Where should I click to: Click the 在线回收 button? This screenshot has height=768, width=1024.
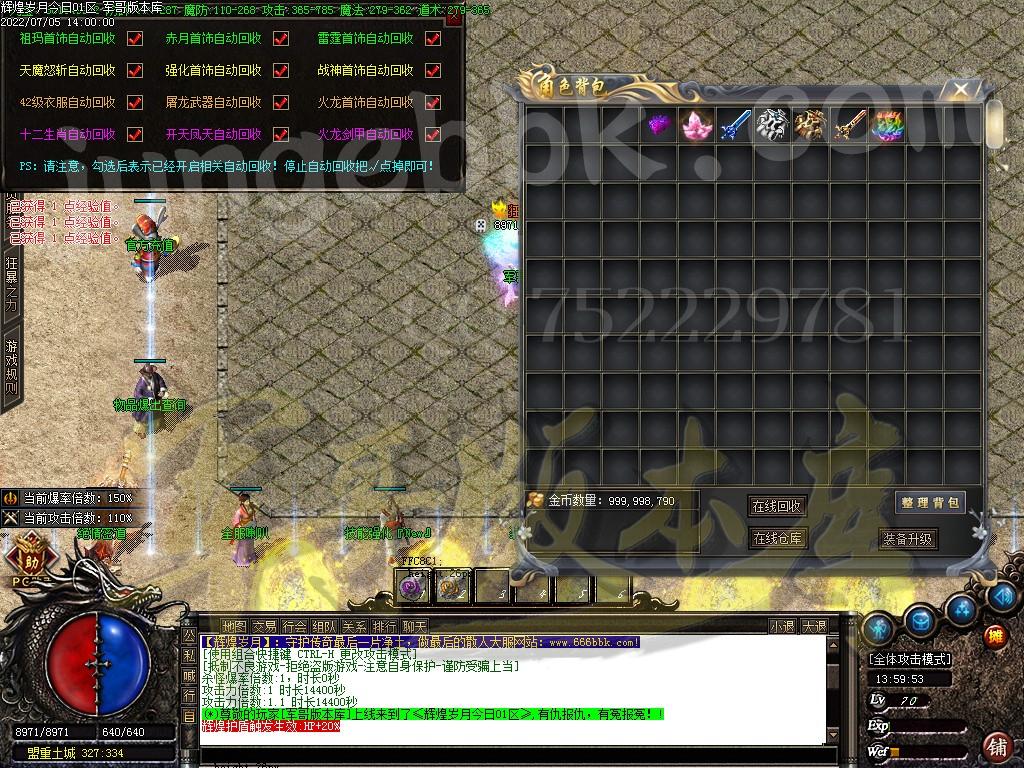777,507
